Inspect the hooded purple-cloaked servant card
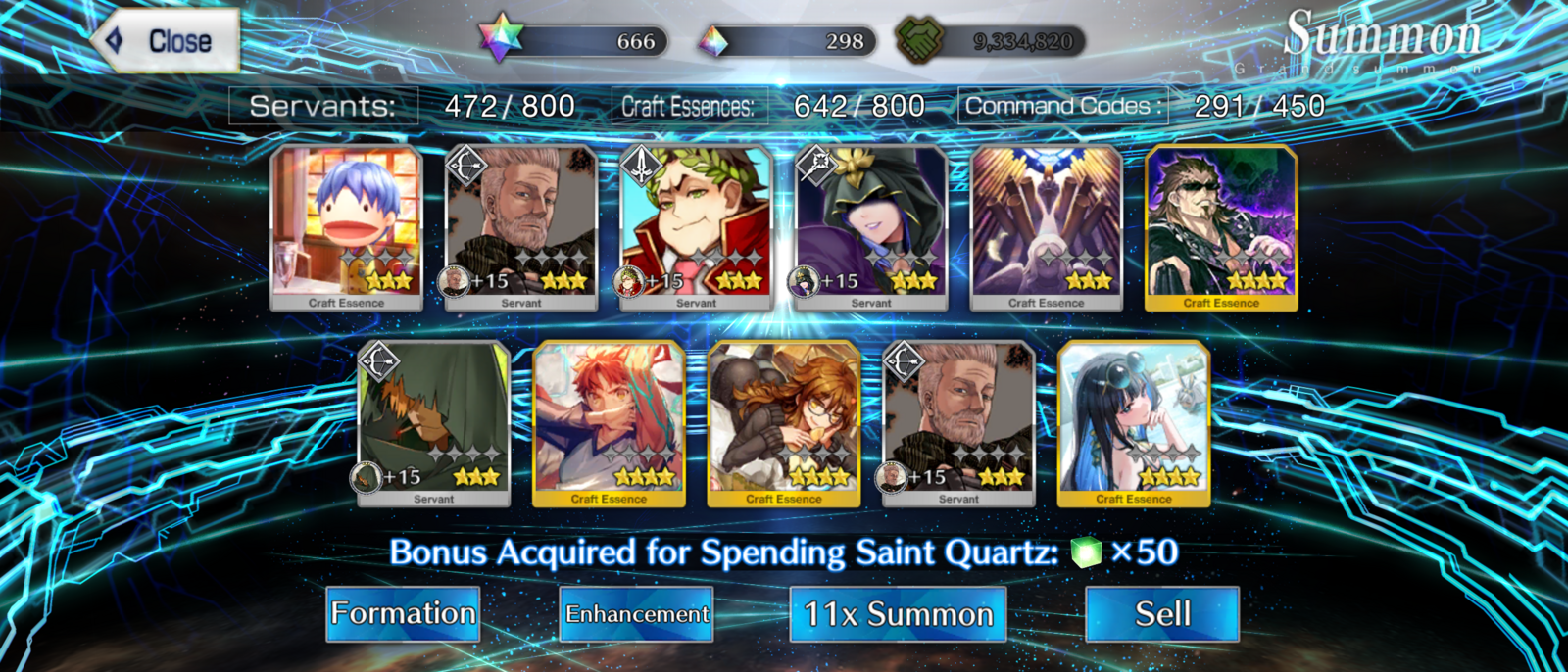Screen dimensions: 1568x672 871,227
